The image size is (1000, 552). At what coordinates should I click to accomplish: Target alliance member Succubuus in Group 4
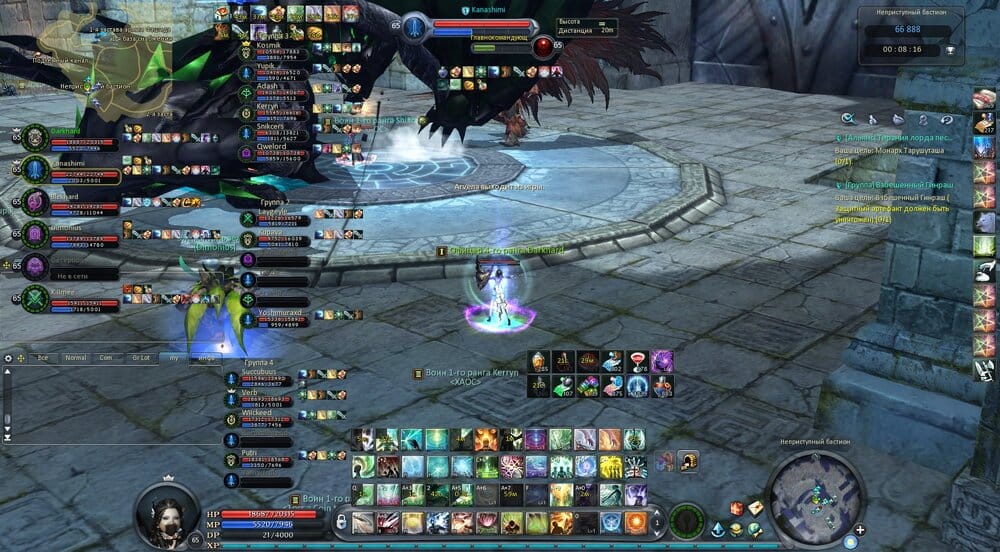(264, 374)
